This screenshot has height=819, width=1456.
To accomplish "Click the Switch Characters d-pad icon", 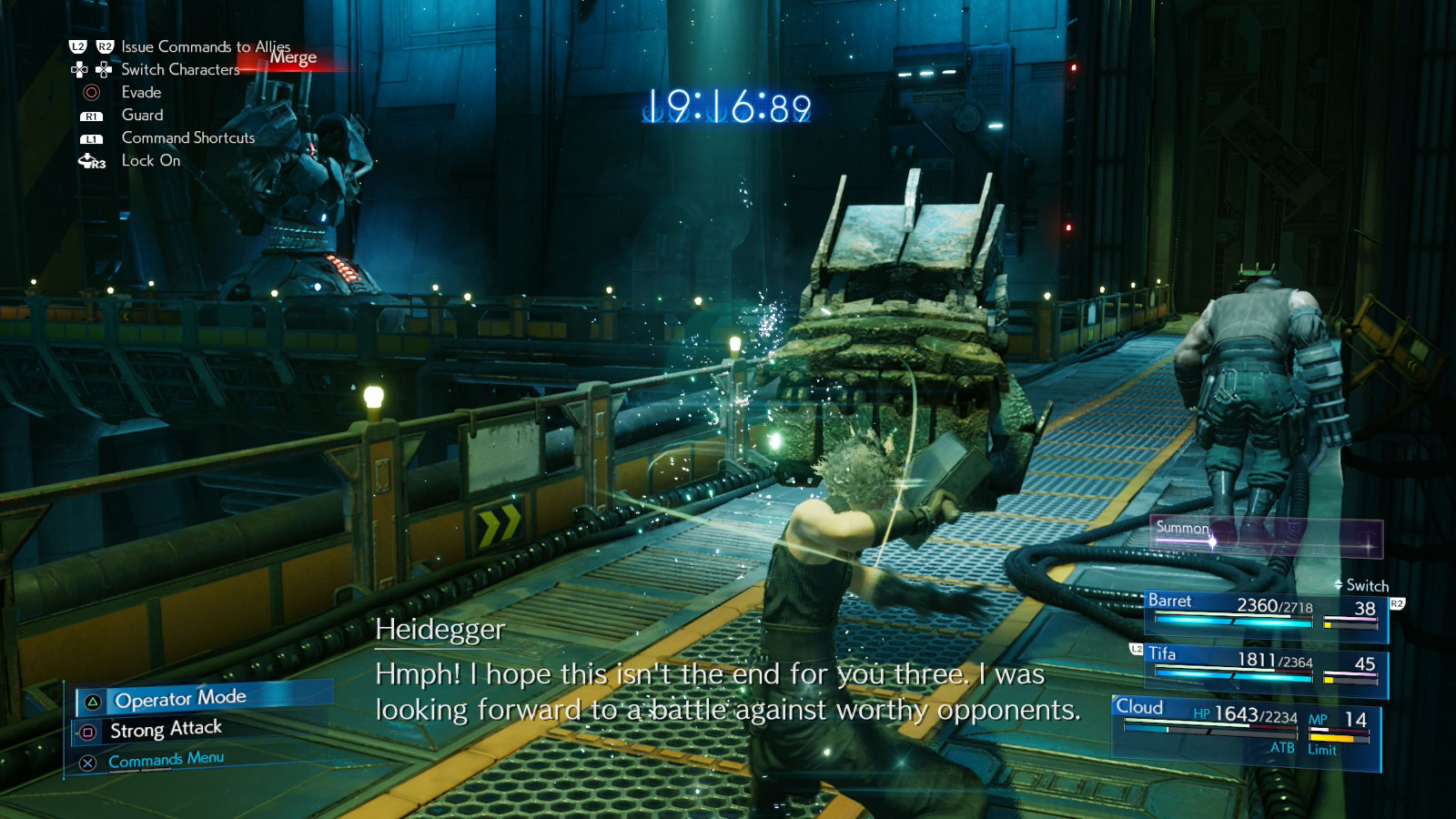I will click(90, 69).
